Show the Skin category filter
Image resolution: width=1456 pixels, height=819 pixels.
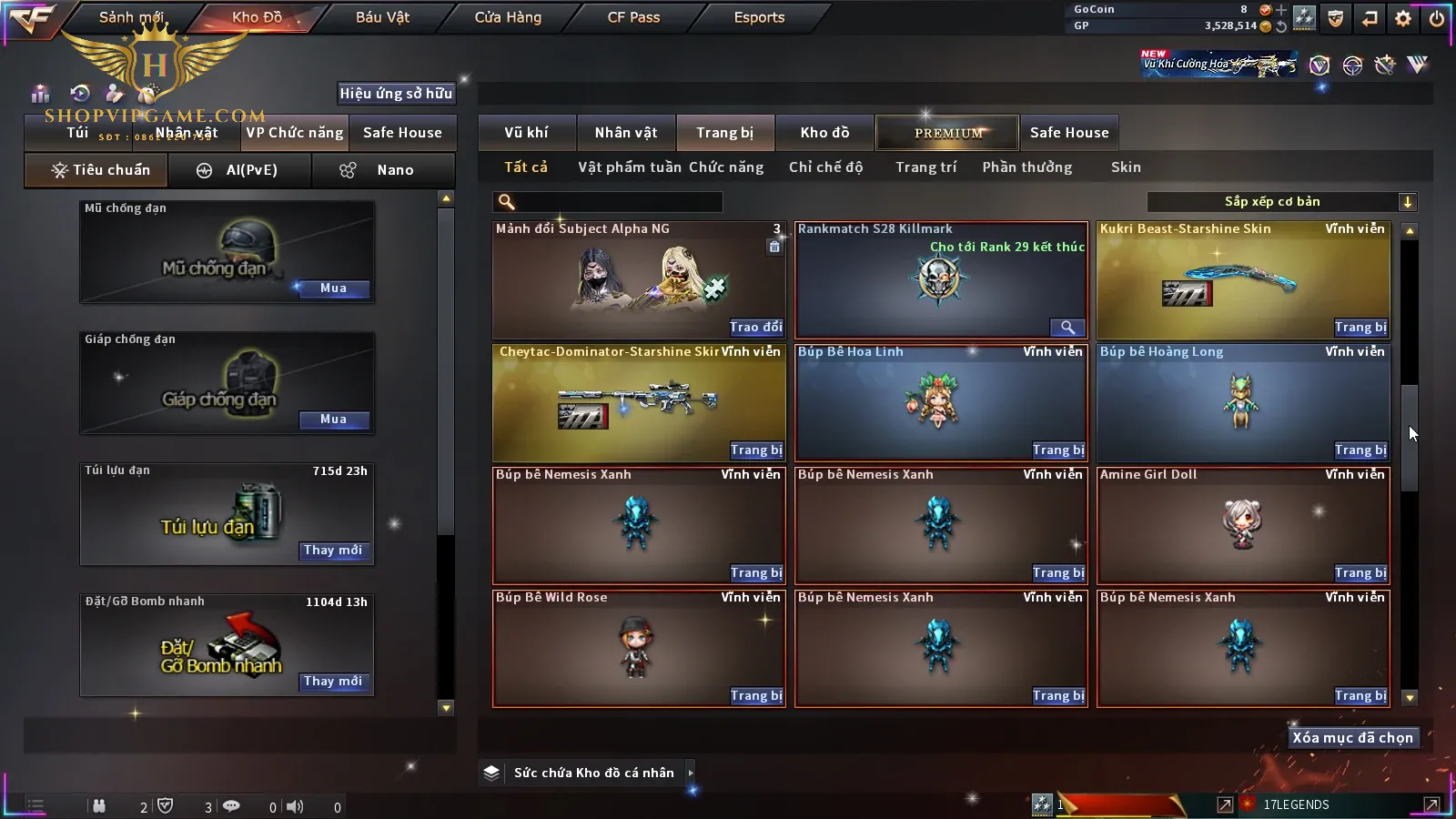point(1126,167)
